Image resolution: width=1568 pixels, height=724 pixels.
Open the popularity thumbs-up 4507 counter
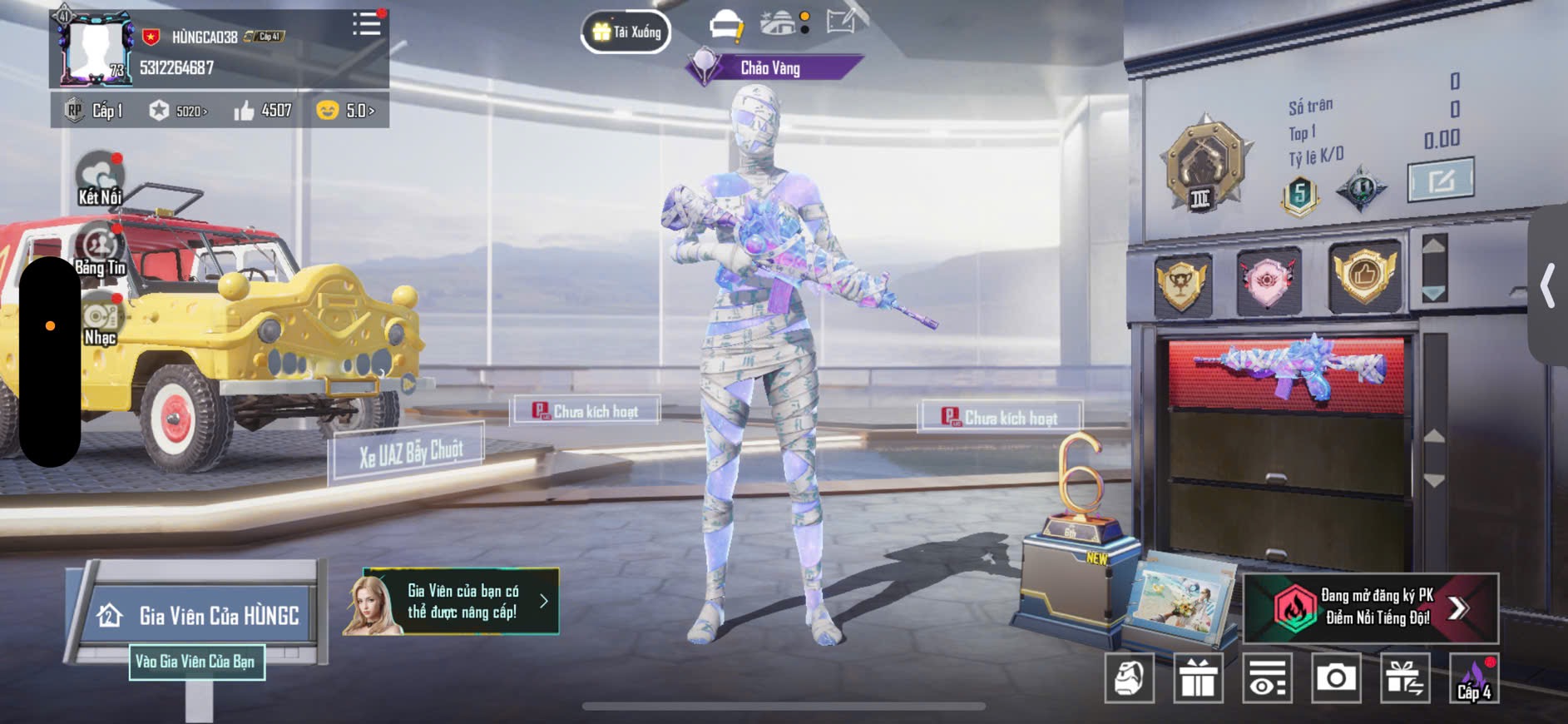[264, 111]
